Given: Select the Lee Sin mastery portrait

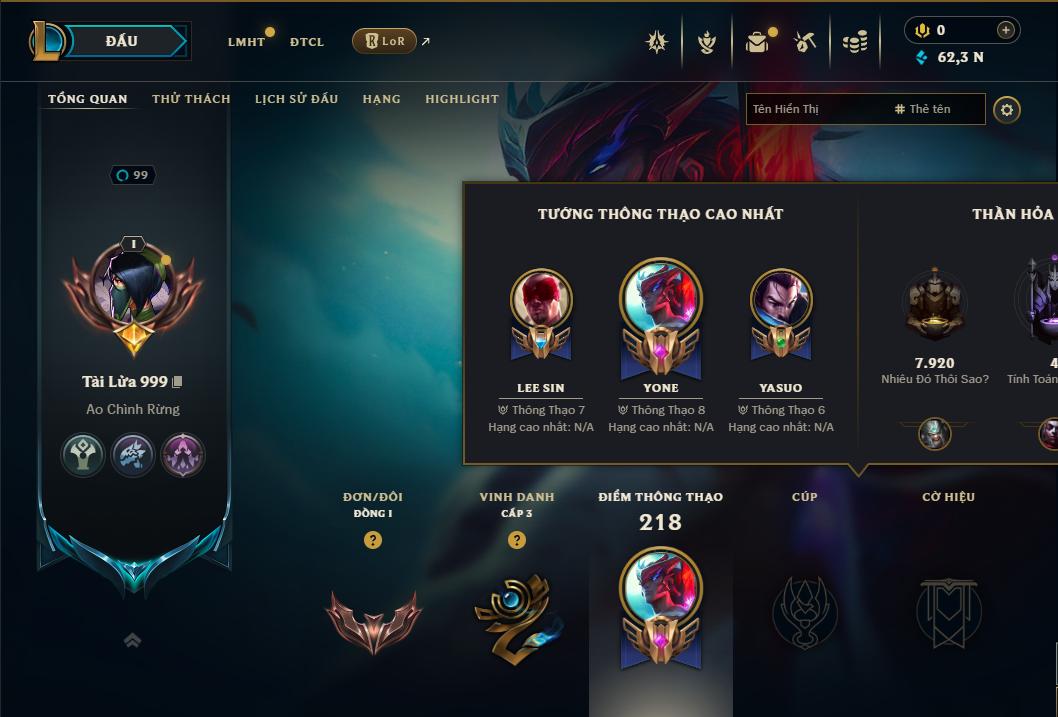Looking at the screenshot, I should 541,300.
